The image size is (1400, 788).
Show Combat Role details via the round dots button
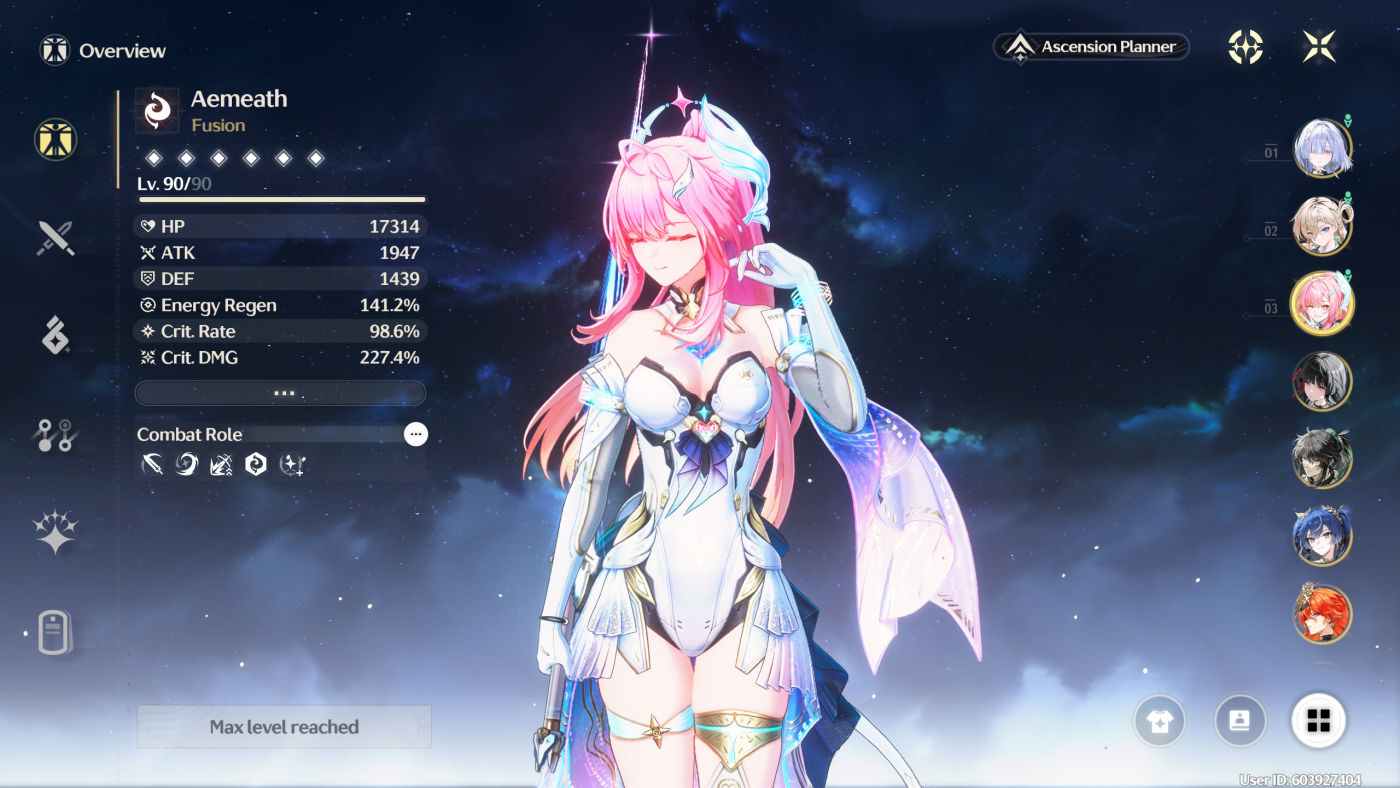pyautogui.click(x=416, y=434)
